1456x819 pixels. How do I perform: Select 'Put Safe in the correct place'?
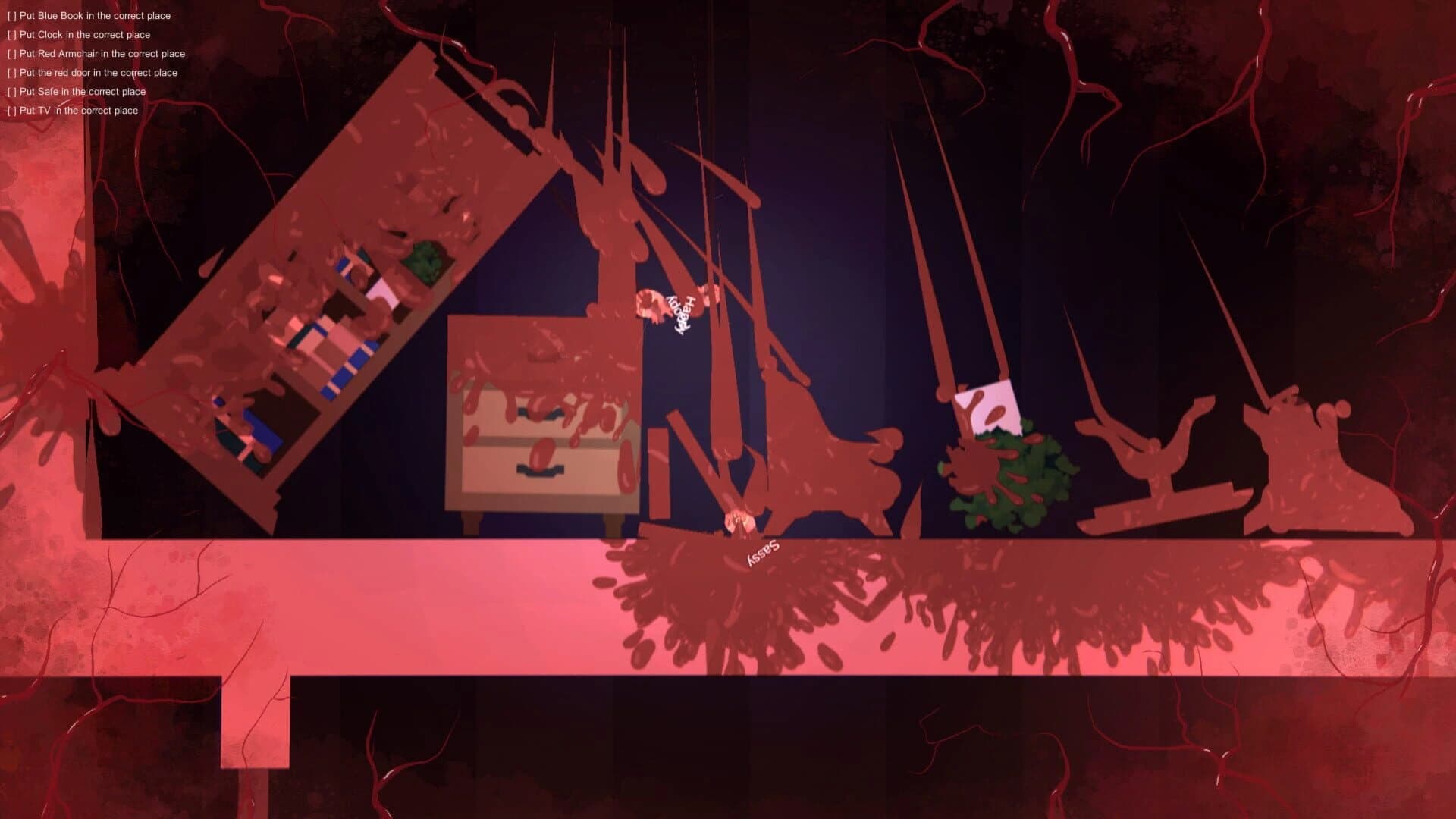(77, 91)
